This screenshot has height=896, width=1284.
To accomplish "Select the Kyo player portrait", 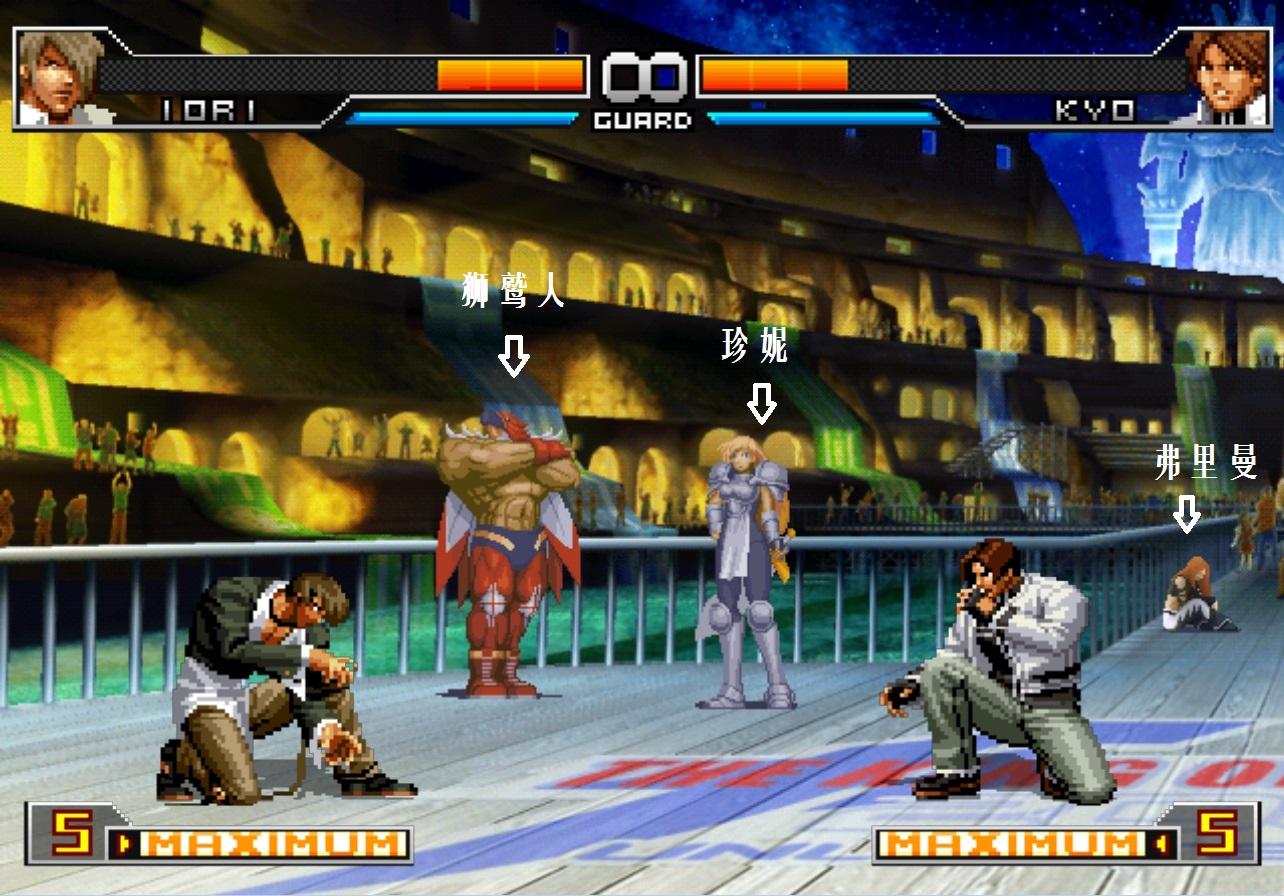I will 1226,77.
